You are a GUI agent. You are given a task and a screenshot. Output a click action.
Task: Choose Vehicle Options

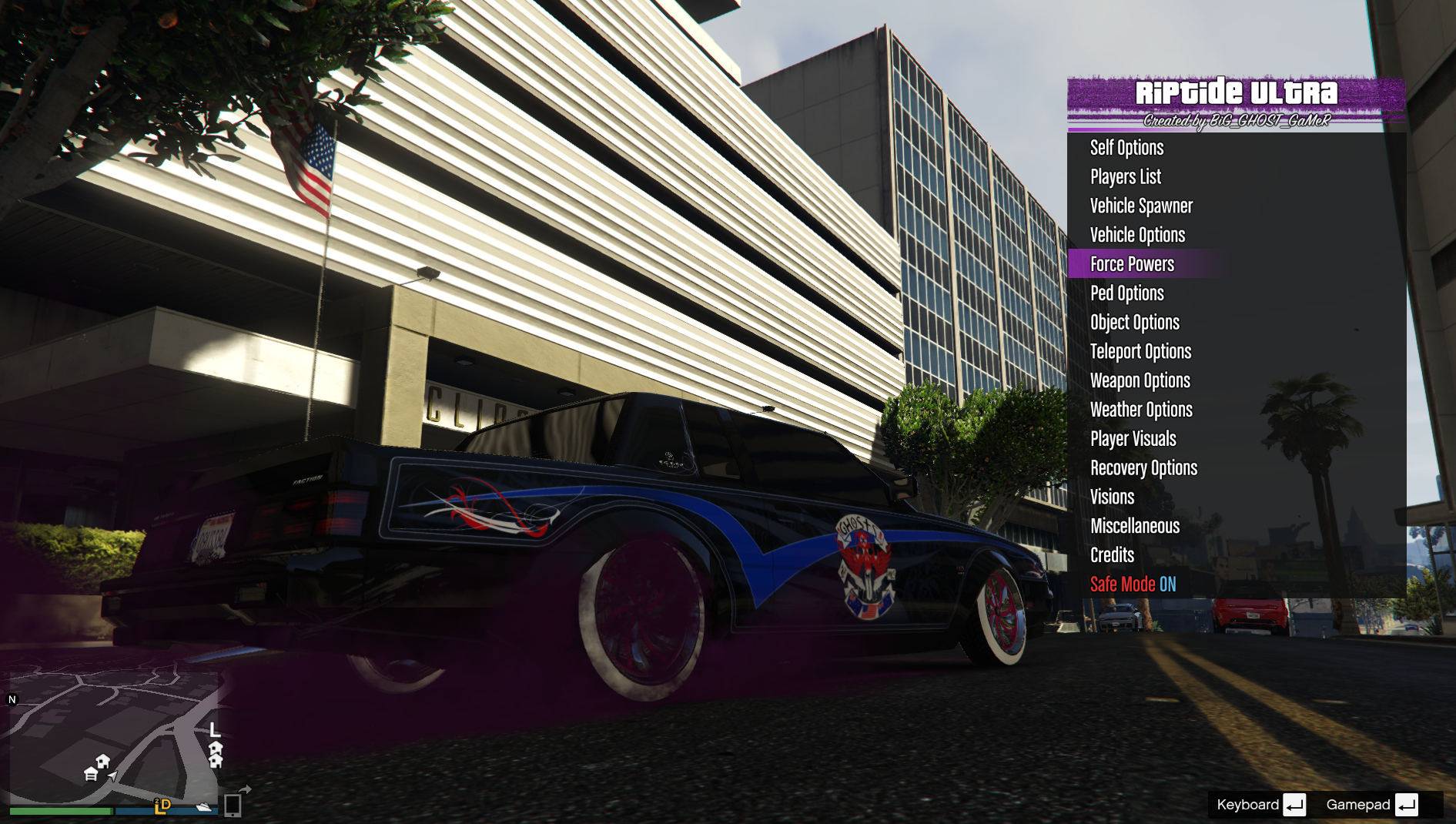coord(1137,236)
